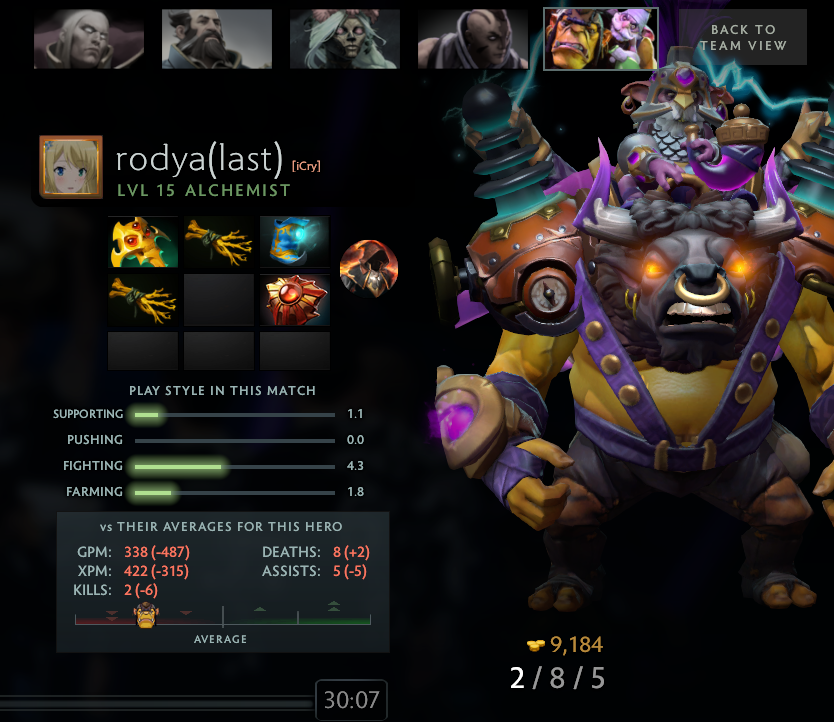Open rodya(last)'s player avatar
Image resolution: width=834 pixels, height=722 pixels.
(x=71, y=167)
